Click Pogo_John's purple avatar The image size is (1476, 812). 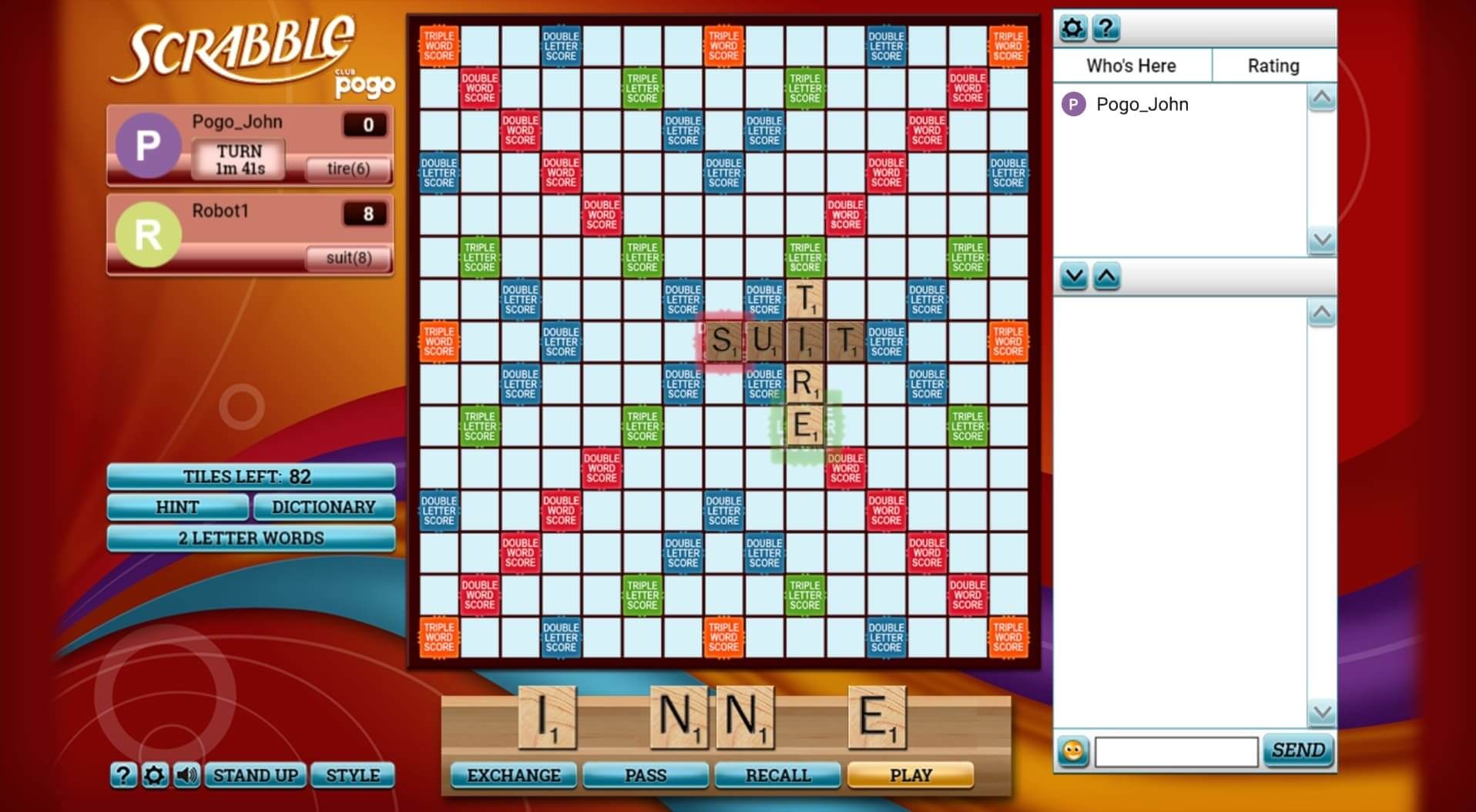[x=148, y=146]
